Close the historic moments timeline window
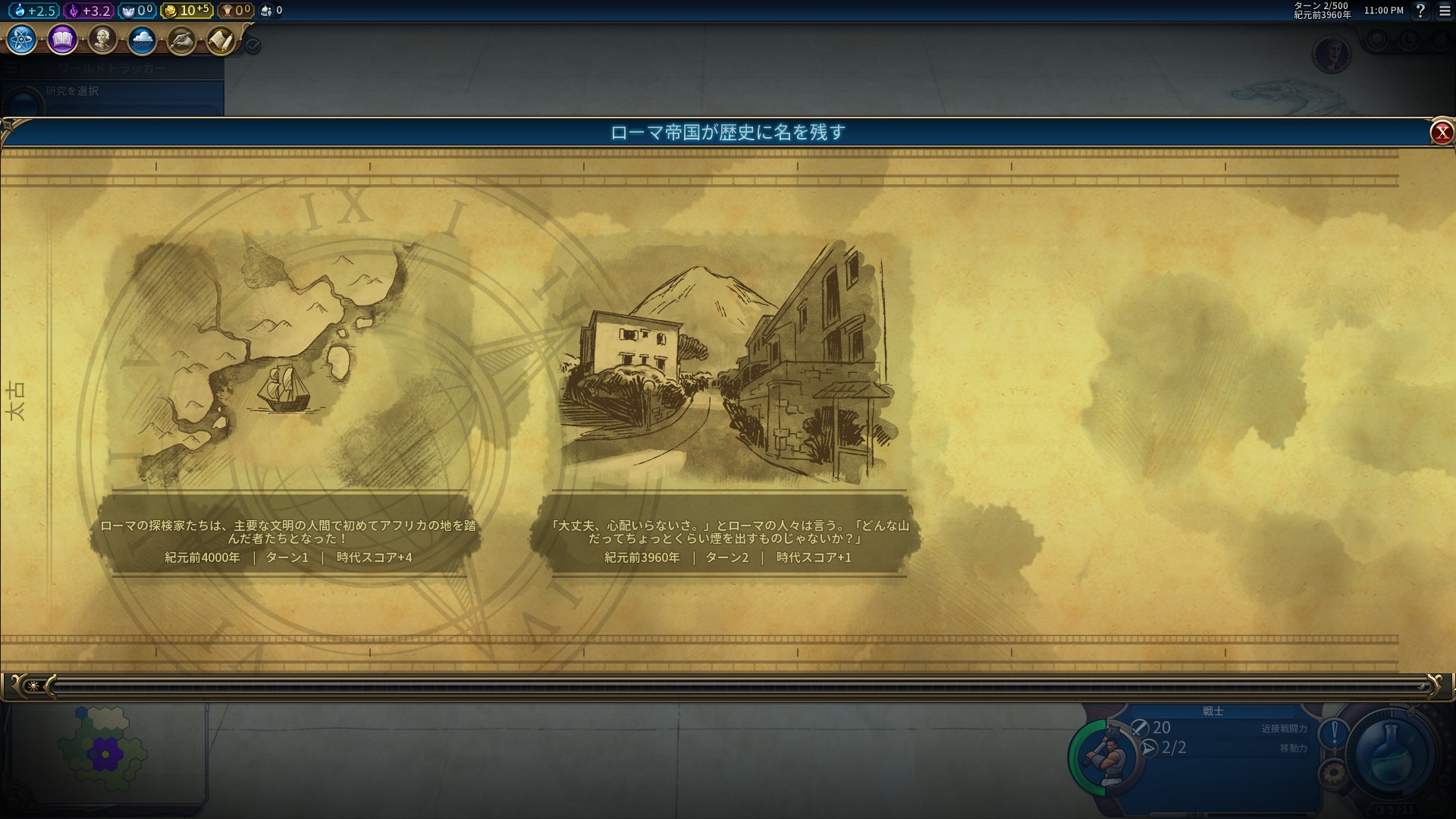The width and height of the screenshot is (1456, 819). coord(1441,133)
